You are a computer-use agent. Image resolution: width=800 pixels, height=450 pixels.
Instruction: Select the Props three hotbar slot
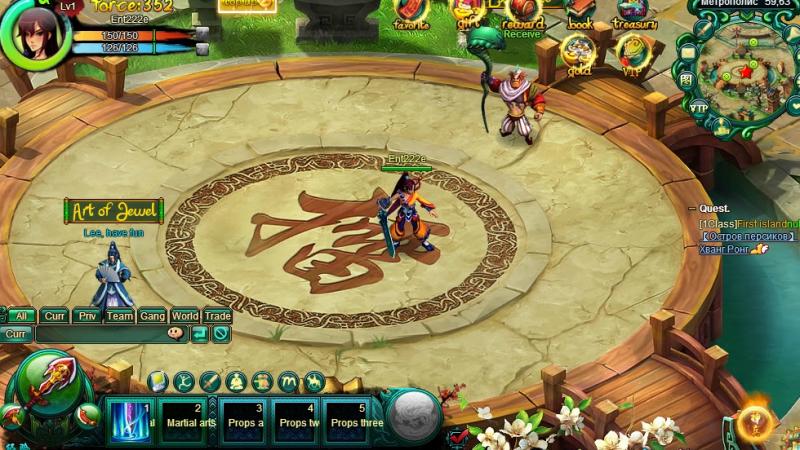[357, 420]
